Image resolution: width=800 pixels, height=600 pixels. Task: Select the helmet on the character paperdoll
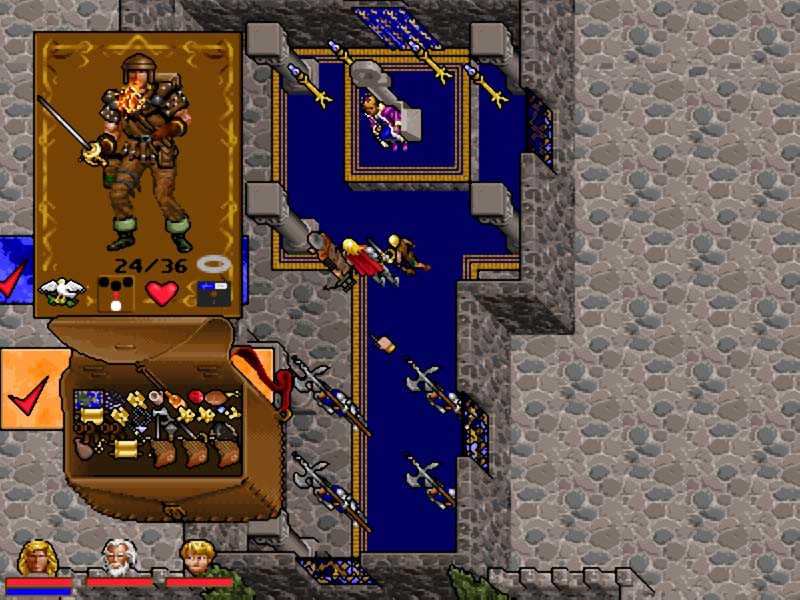(x=135, y=70)
